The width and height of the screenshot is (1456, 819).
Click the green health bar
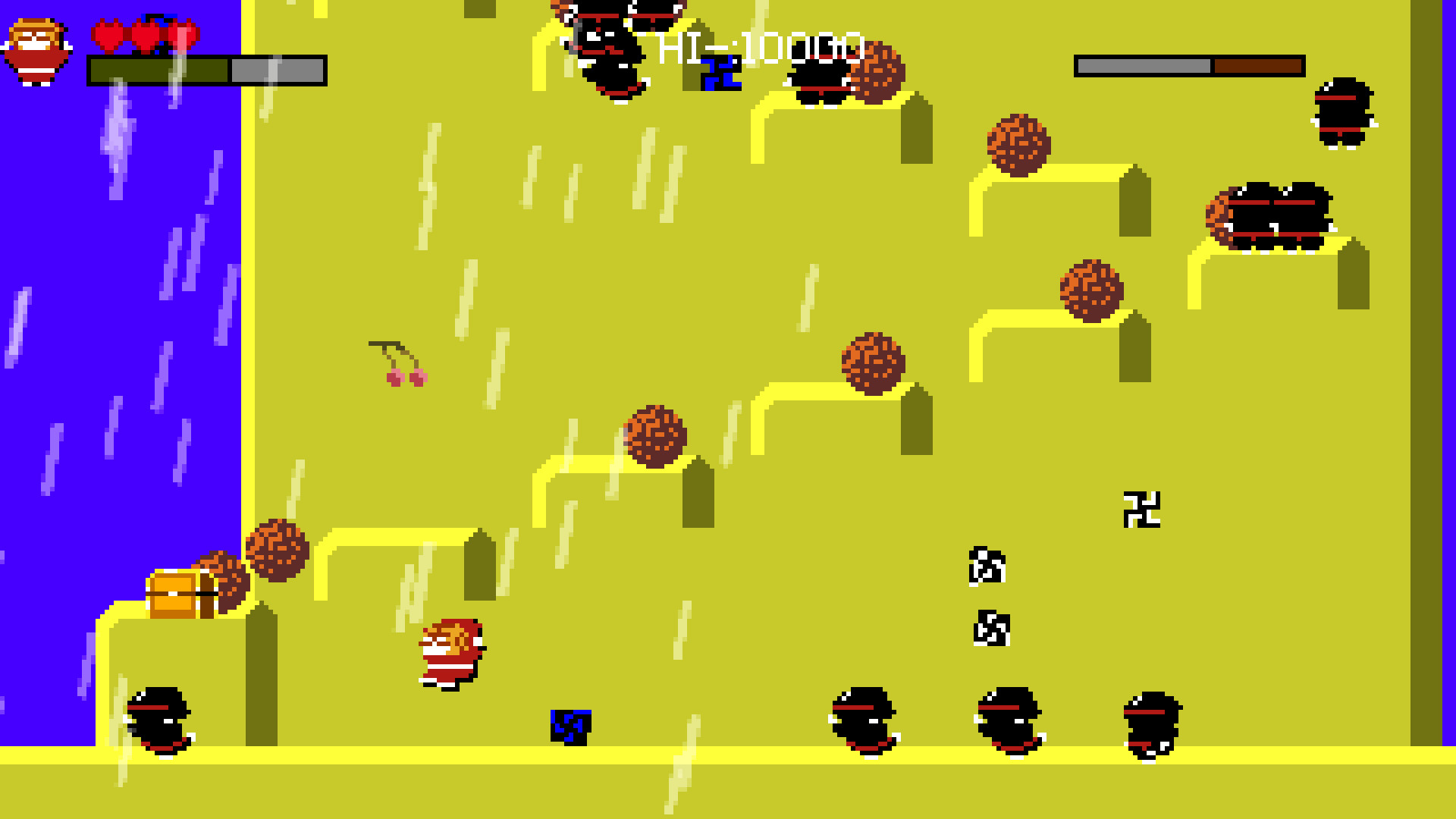(x=159, y=70)
